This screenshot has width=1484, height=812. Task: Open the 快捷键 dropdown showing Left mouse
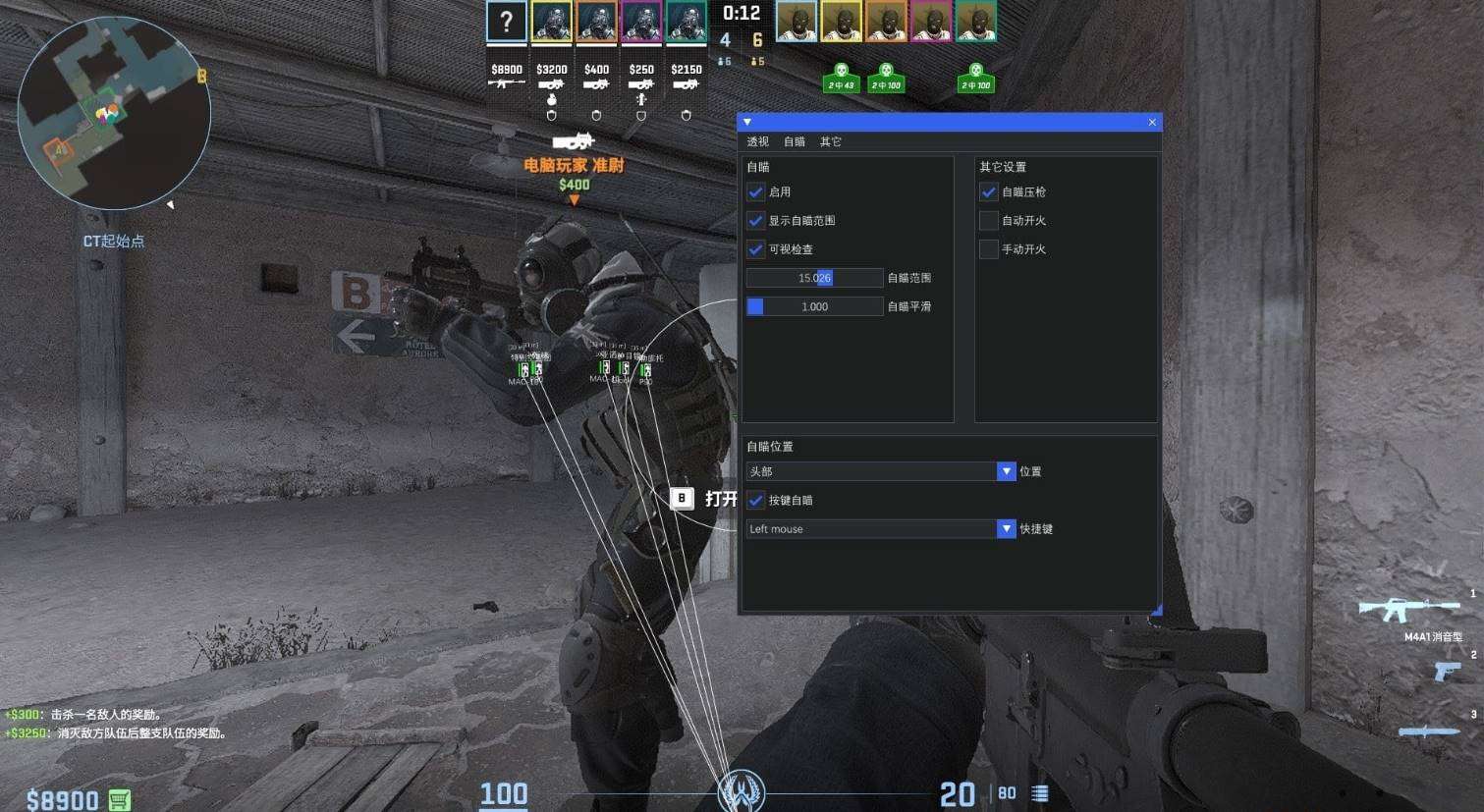880,529
